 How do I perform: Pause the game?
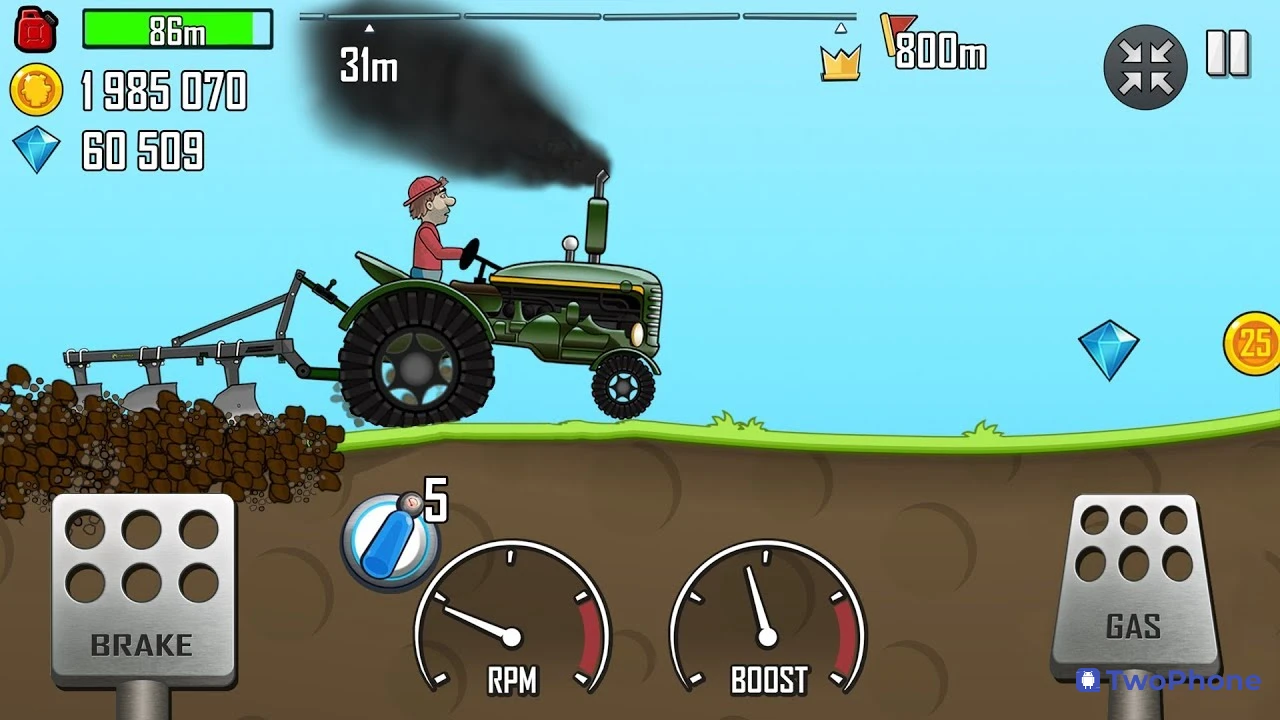(1227, 54)
